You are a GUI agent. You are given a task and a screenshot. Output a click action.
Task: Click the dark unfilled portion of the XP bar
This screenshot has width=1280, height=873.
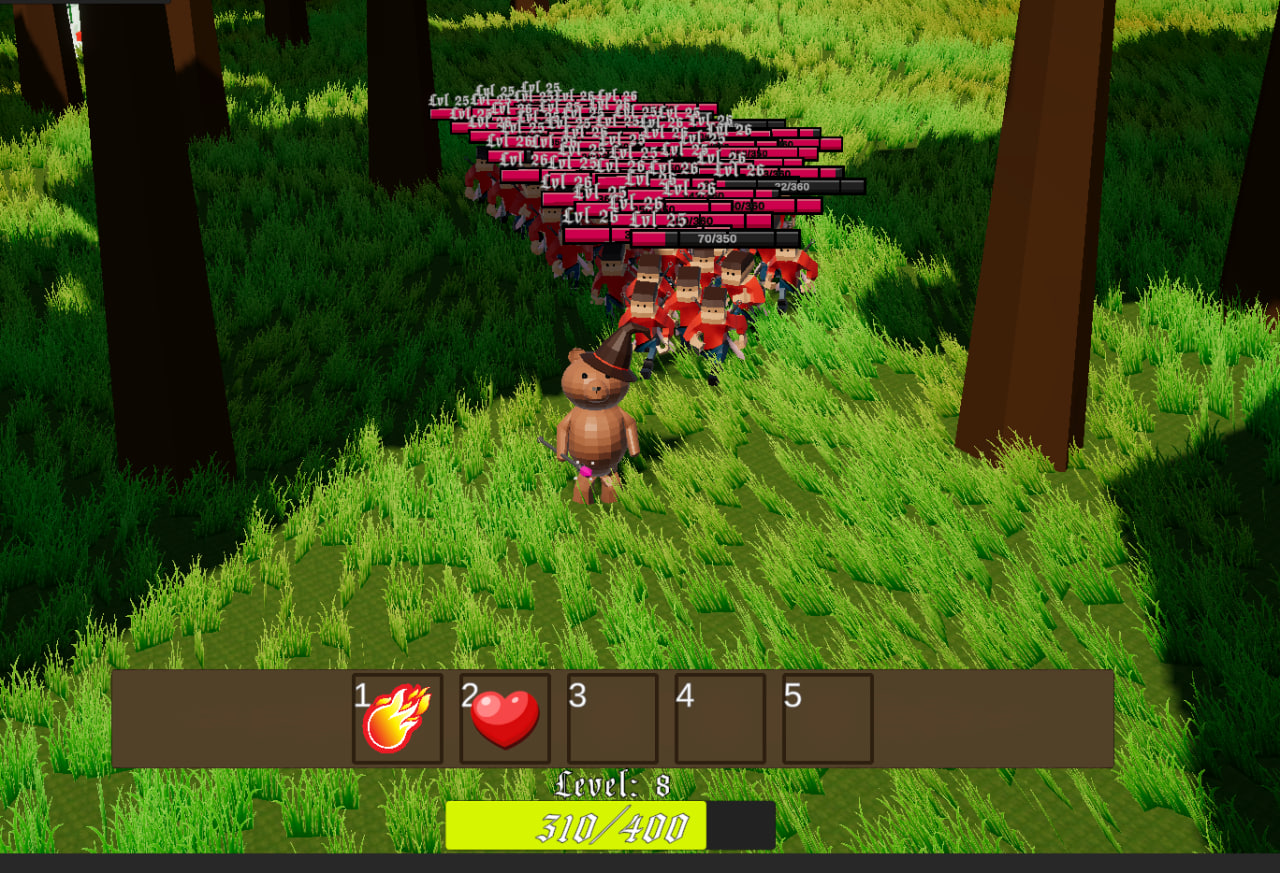click(x=742, y=825)
